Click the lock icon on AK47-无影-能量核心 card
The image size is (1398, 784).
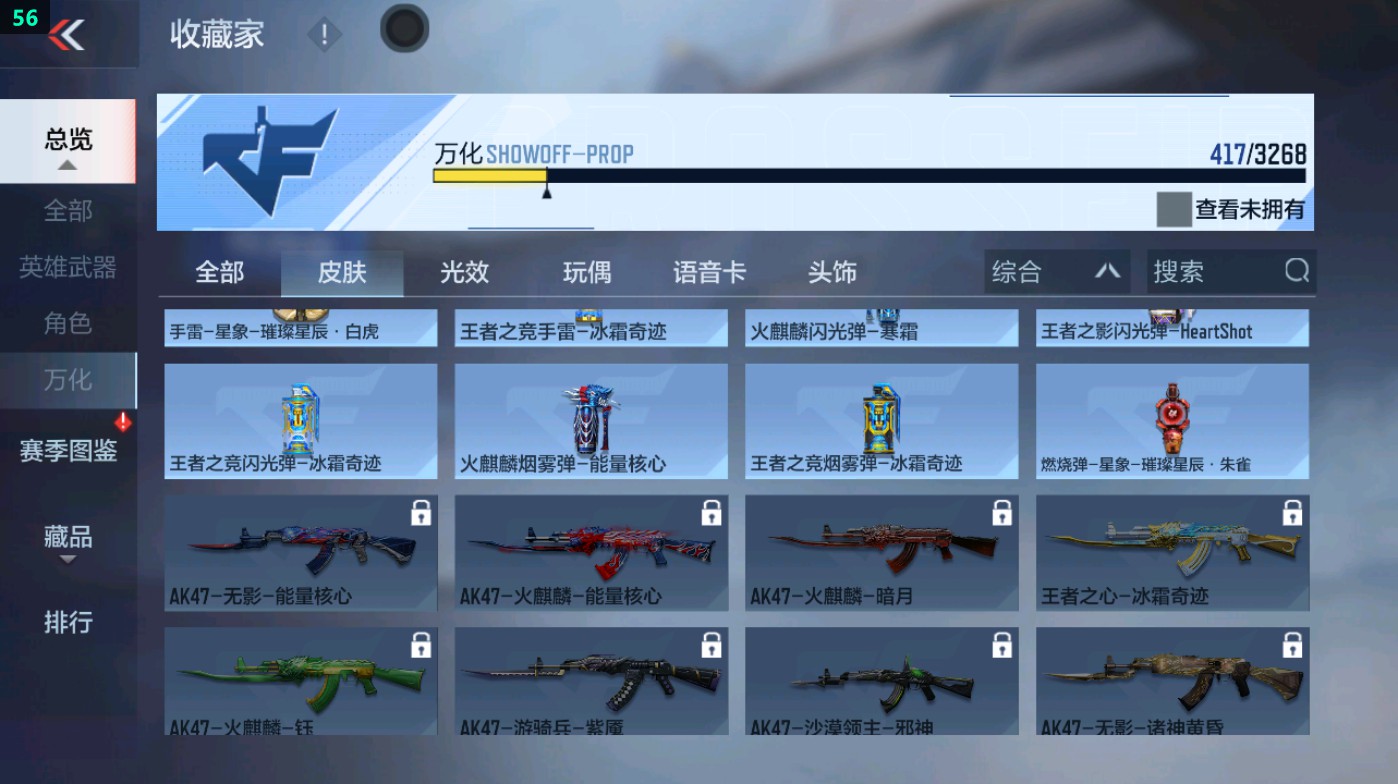pyautogui.click(x=422, y=513)
